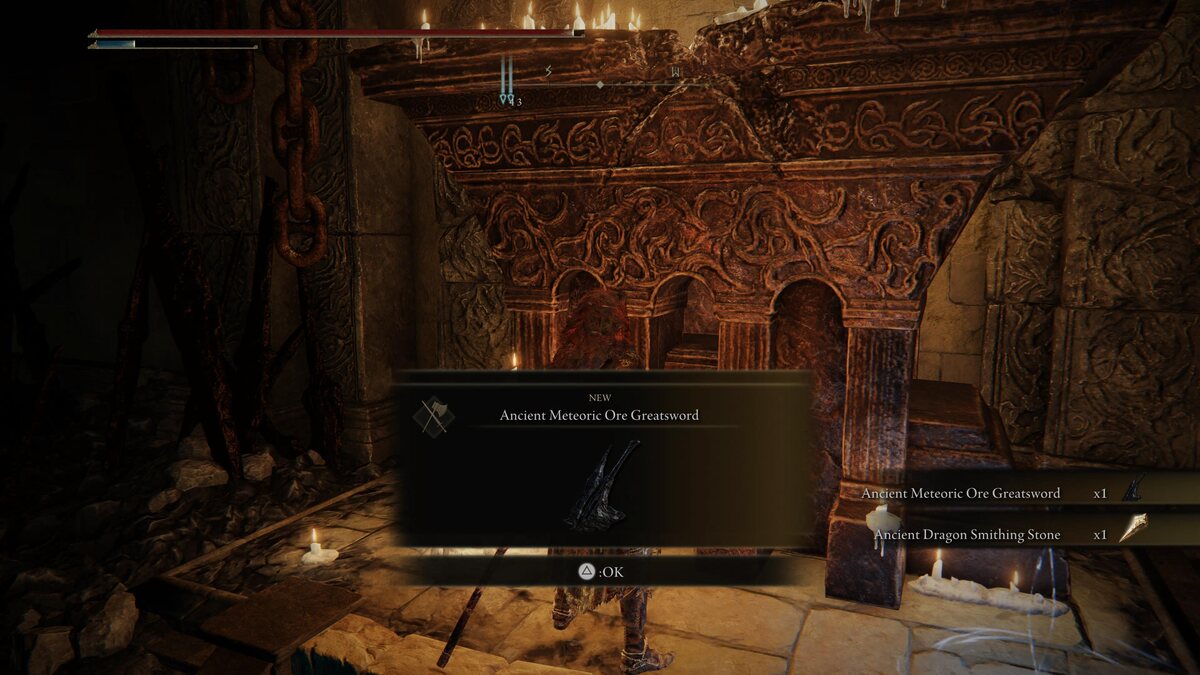Screen dimensions: 1200x675
Task: Click the crossed-weapons category icon in popup
Action: coord(434,416)
